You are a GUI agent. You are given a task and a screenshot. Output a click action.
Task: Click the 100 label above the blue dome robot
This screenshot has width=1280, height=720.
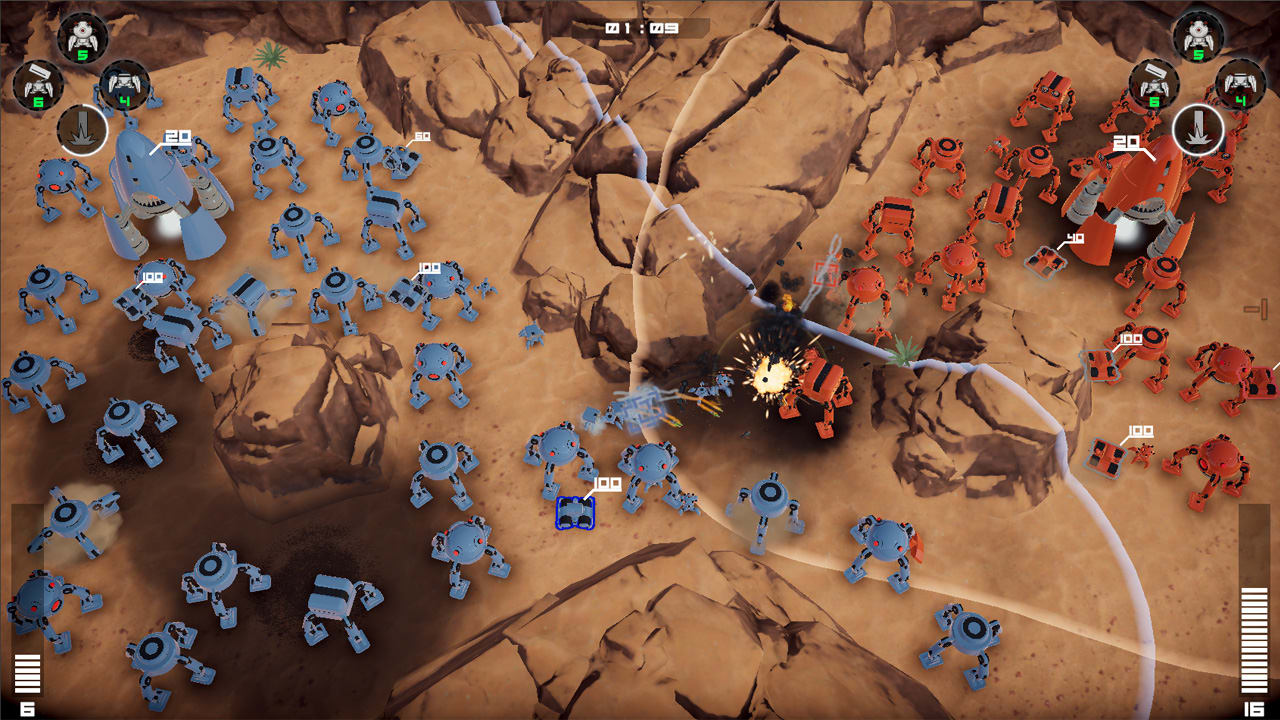[x=428, y=266]
